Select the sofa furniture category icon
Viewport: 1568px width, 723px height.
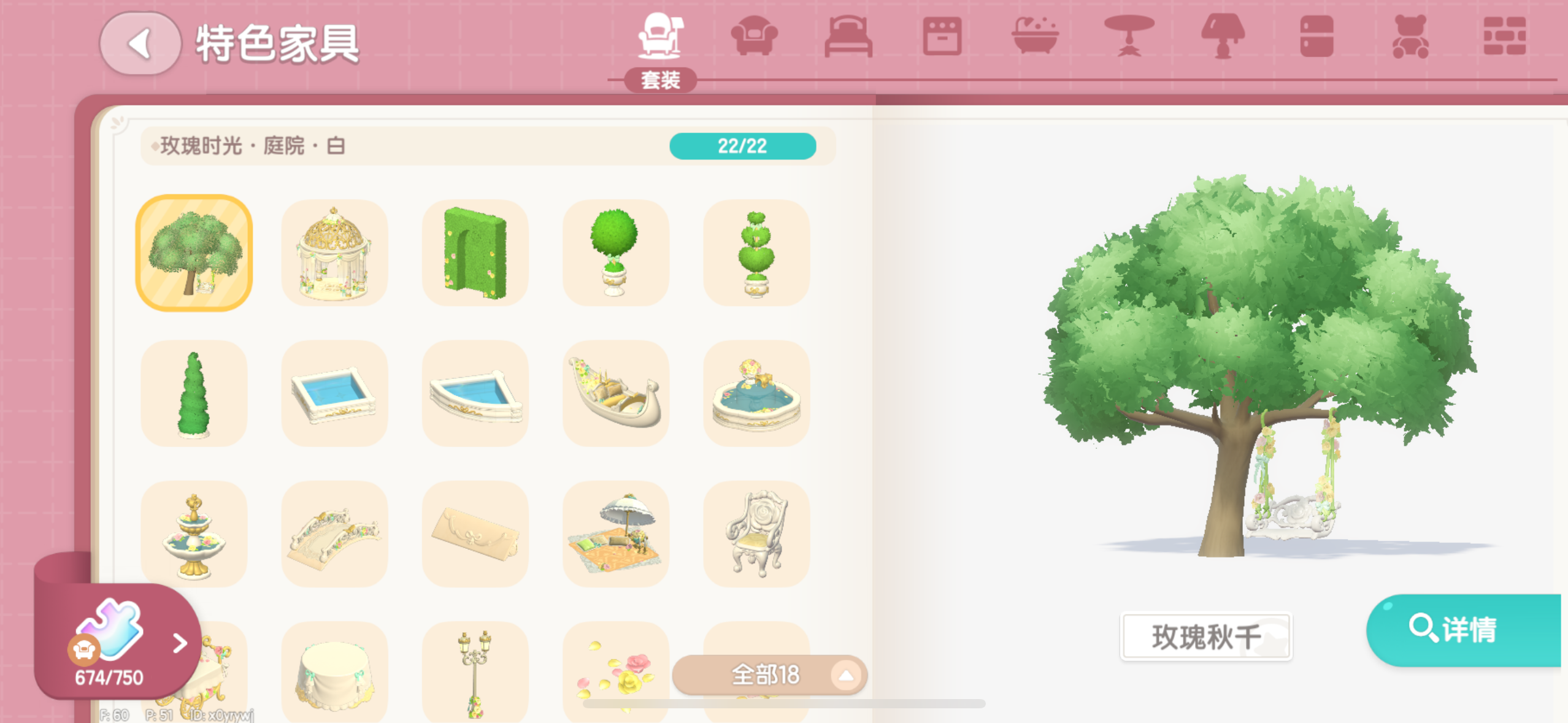pyautogui.click(x=753, y=38)
